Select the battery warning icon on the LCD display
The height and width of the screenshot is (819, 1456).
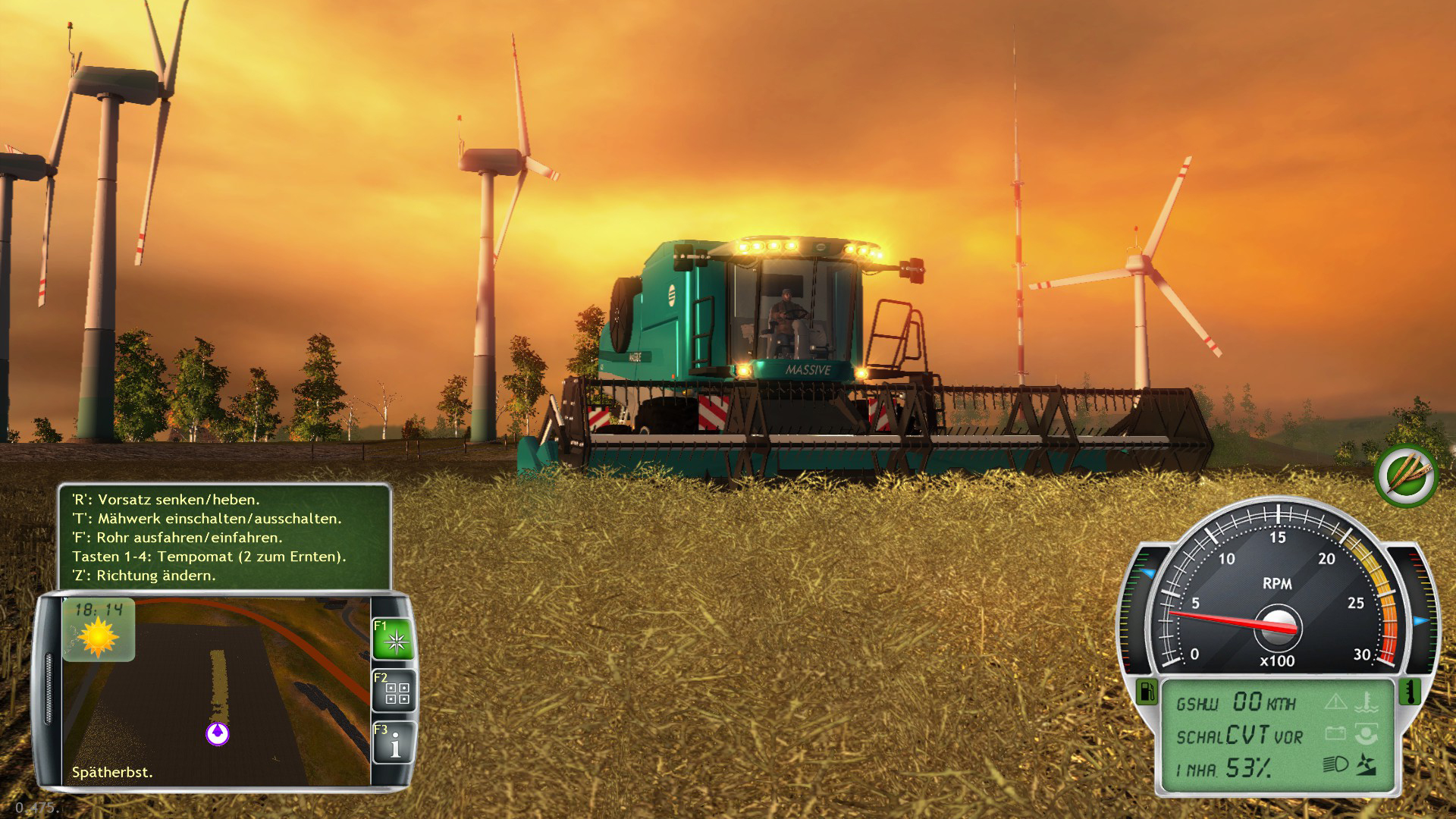click(1337, 733)
